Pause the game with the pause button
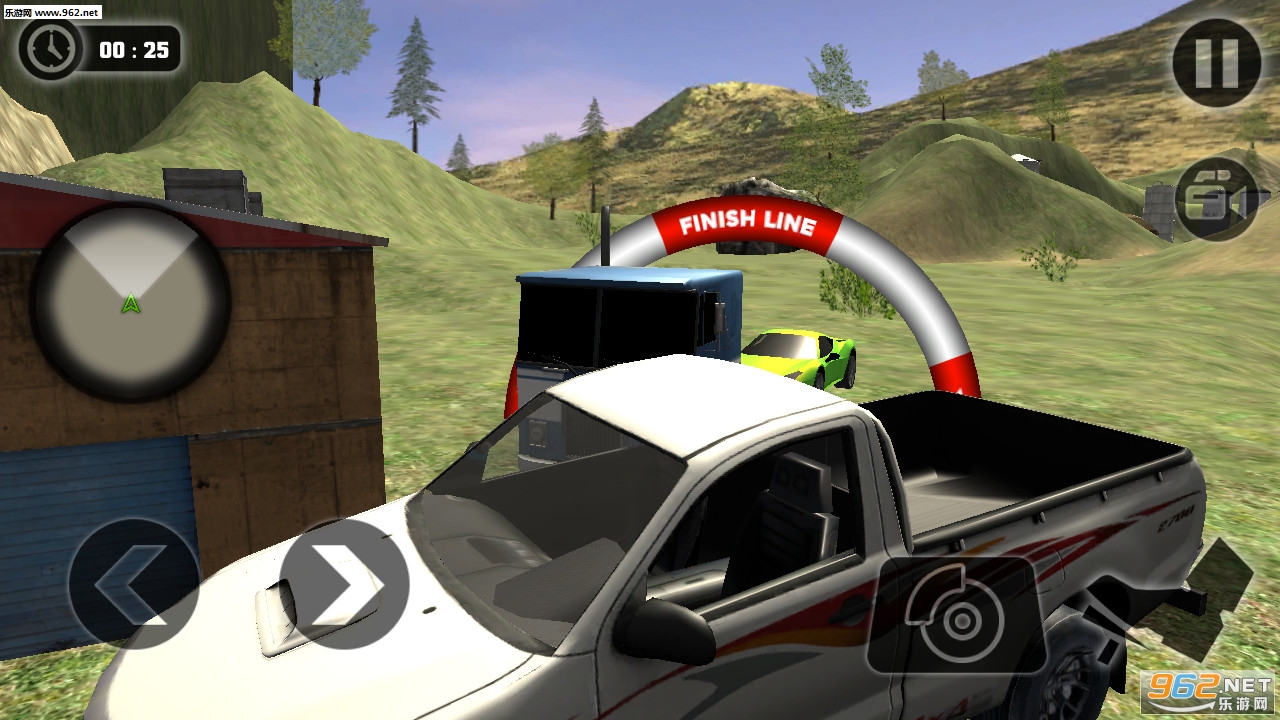Image resolution: width=1280 pixels, height=720 pixels. tap(1216, 62)
